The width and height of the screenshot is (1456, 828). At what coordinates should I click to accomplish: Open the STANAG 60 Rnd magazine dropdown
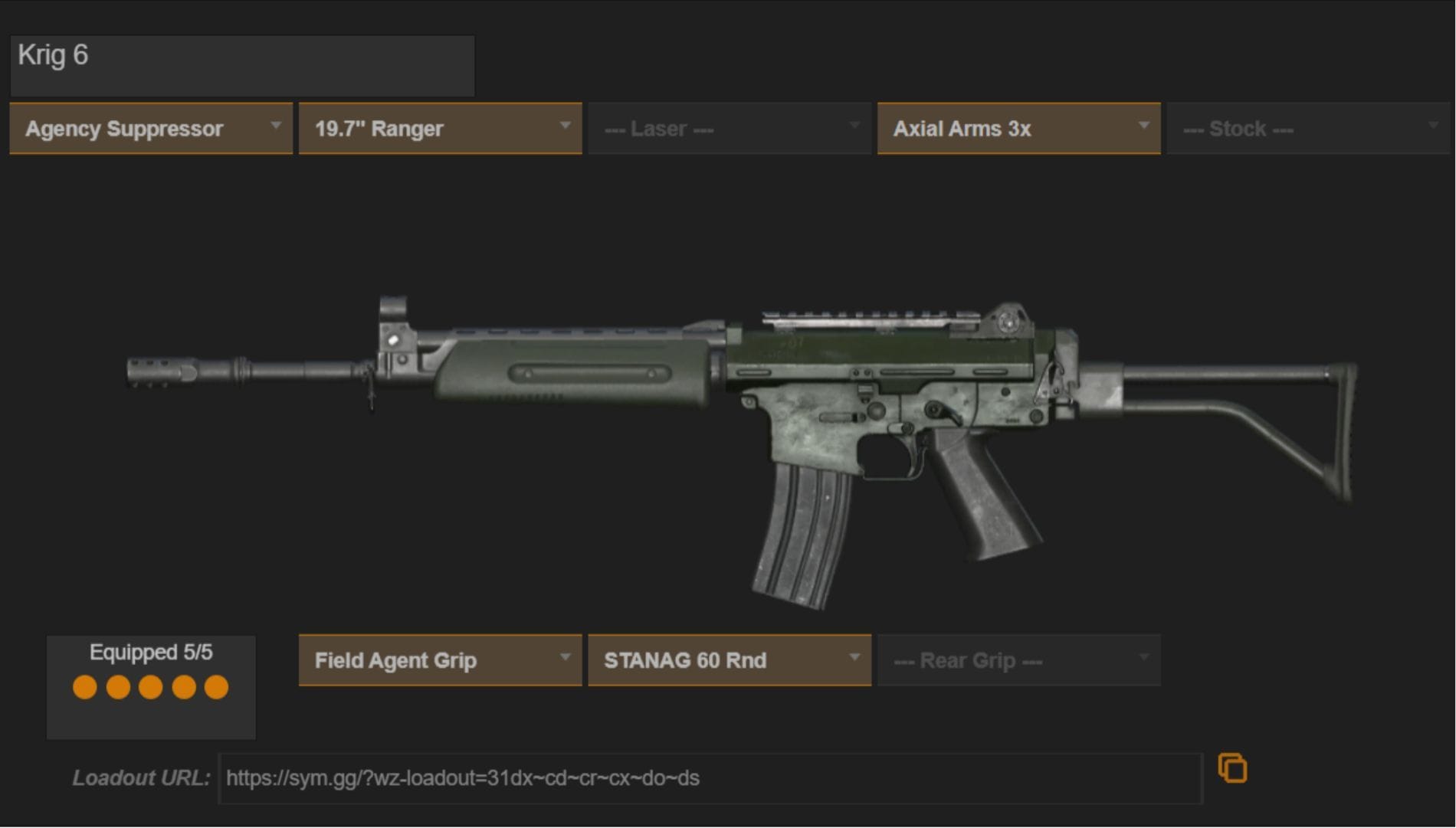pyautogui.click(x=728, y=659)
